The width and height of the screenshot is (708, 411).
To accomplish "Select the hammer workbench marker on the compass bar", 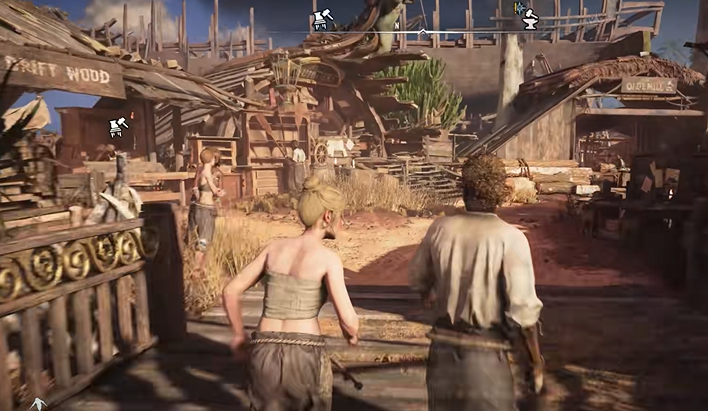I will click(x=322, y=17).
